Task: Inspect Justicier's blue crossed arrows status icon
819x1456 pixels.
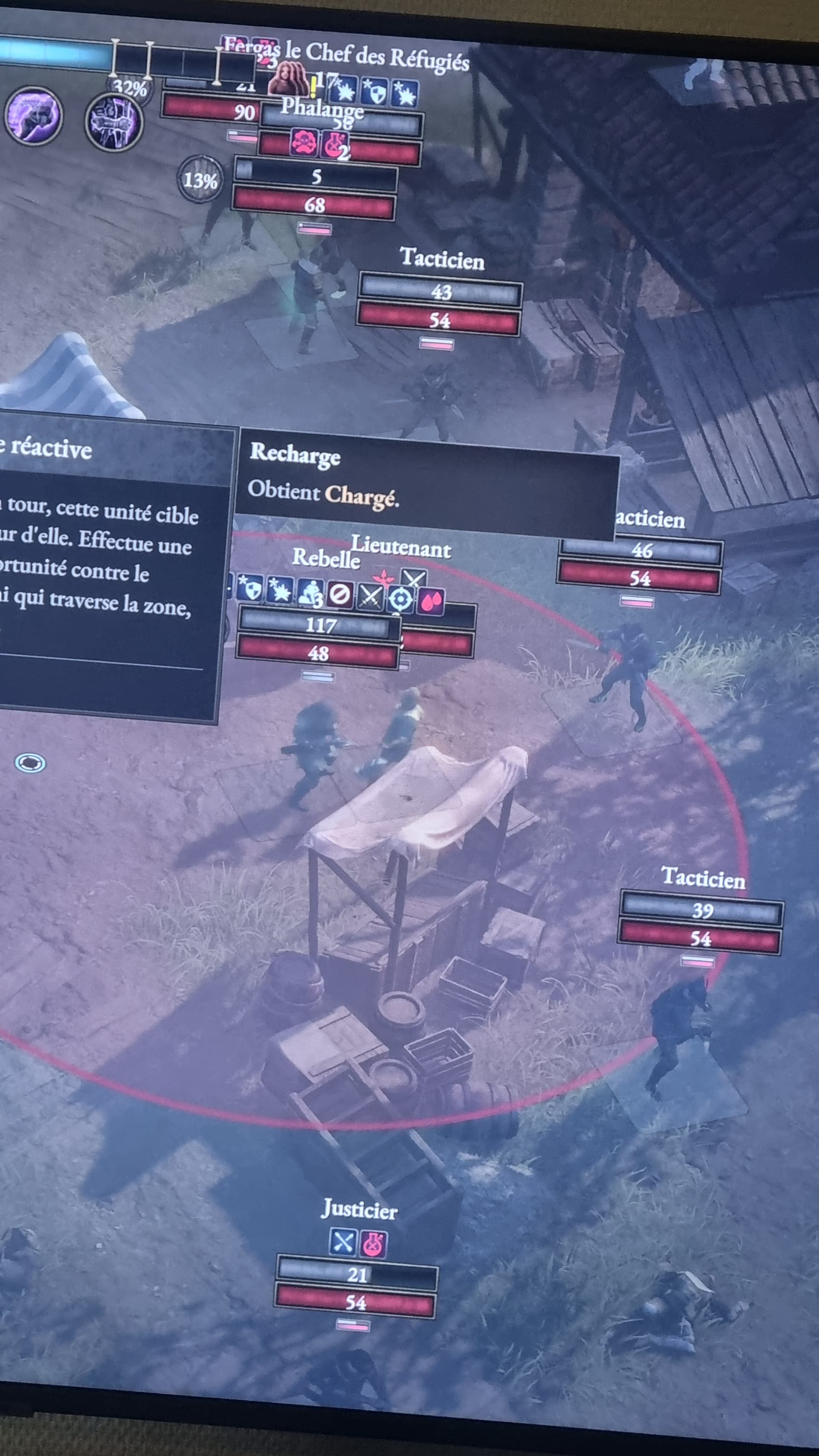Action: point(343,1242)
